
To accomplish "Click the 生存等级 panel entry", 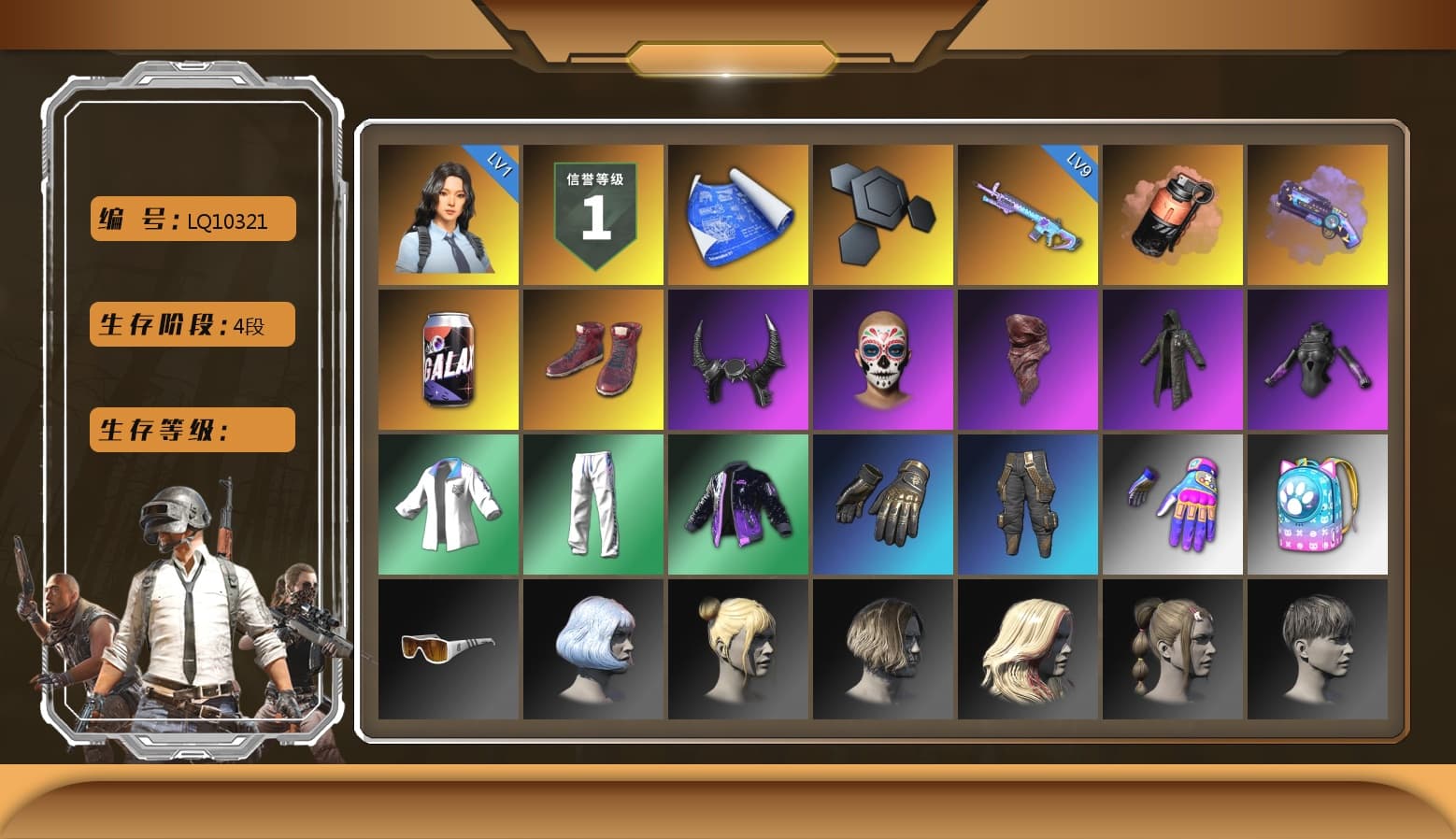I will (x=191, y=430).
